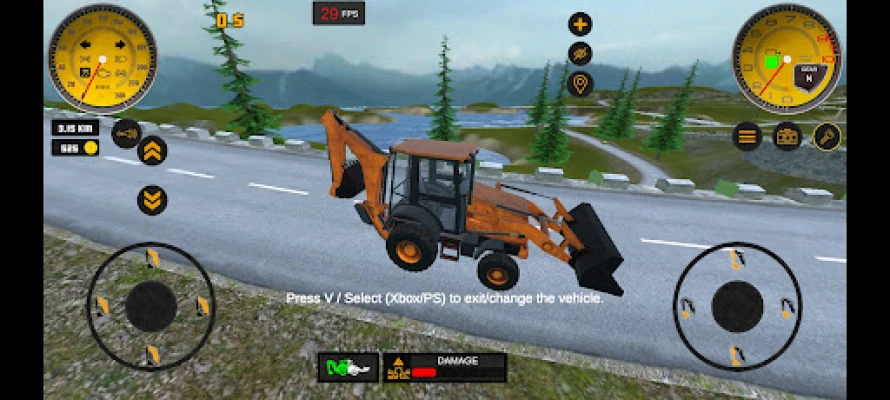This screenshot has width=890, height=400.
Task: Tap the down arrow on right joystick
Action: click(x=737, y=353)
